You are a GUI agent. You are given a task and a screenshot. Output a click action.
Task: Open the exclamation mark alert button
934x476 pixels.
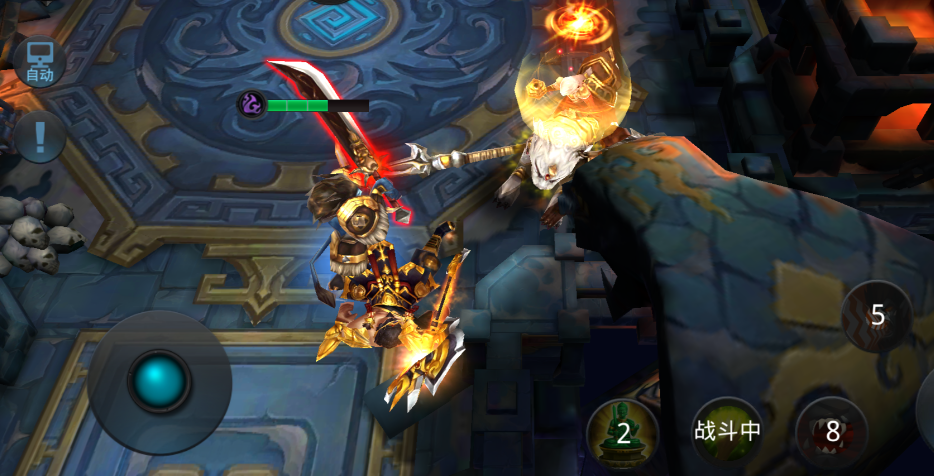(40, 134)
